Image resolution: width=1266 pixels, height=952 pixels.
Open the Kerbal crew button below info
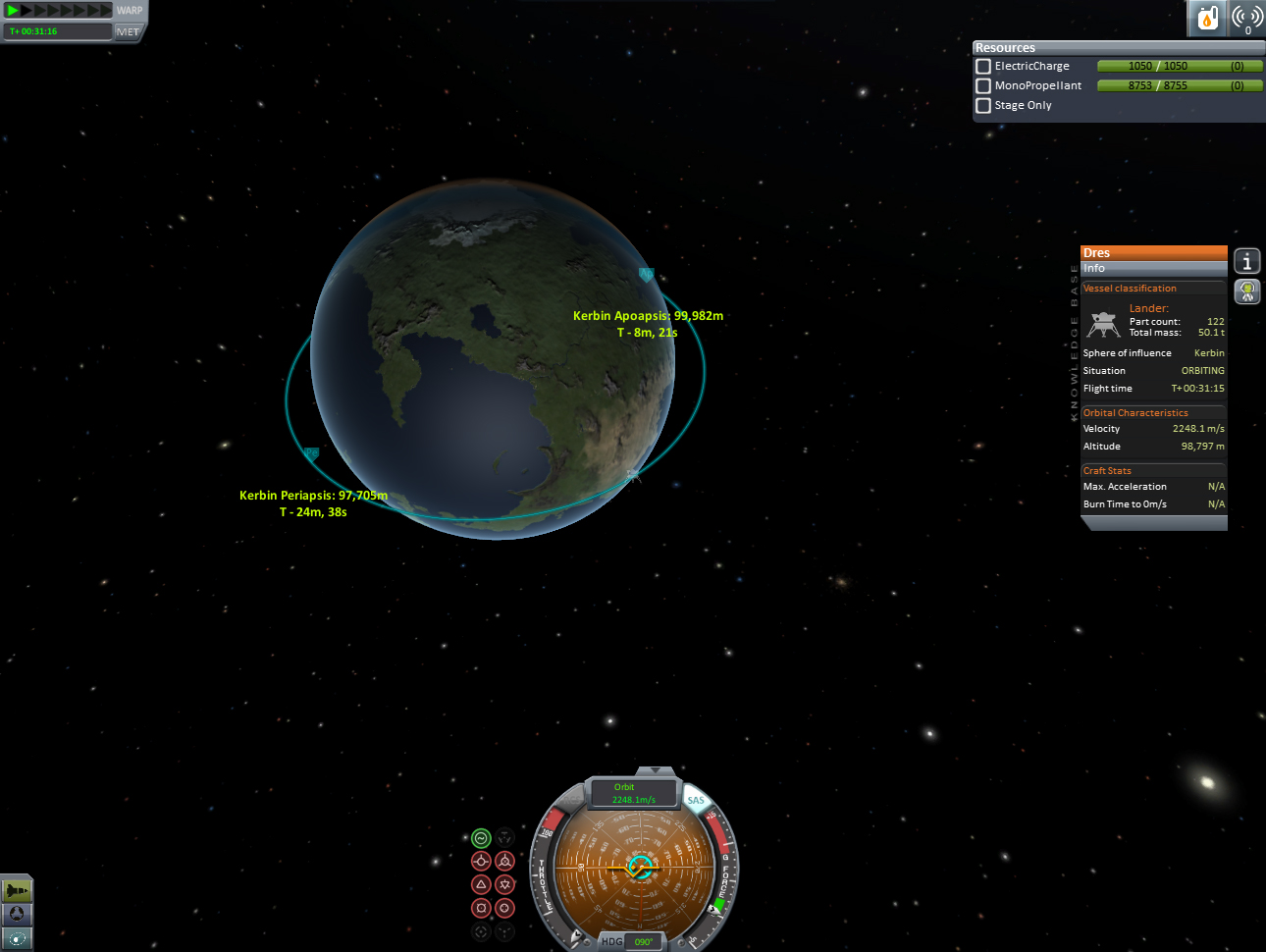click(1246, 291)
